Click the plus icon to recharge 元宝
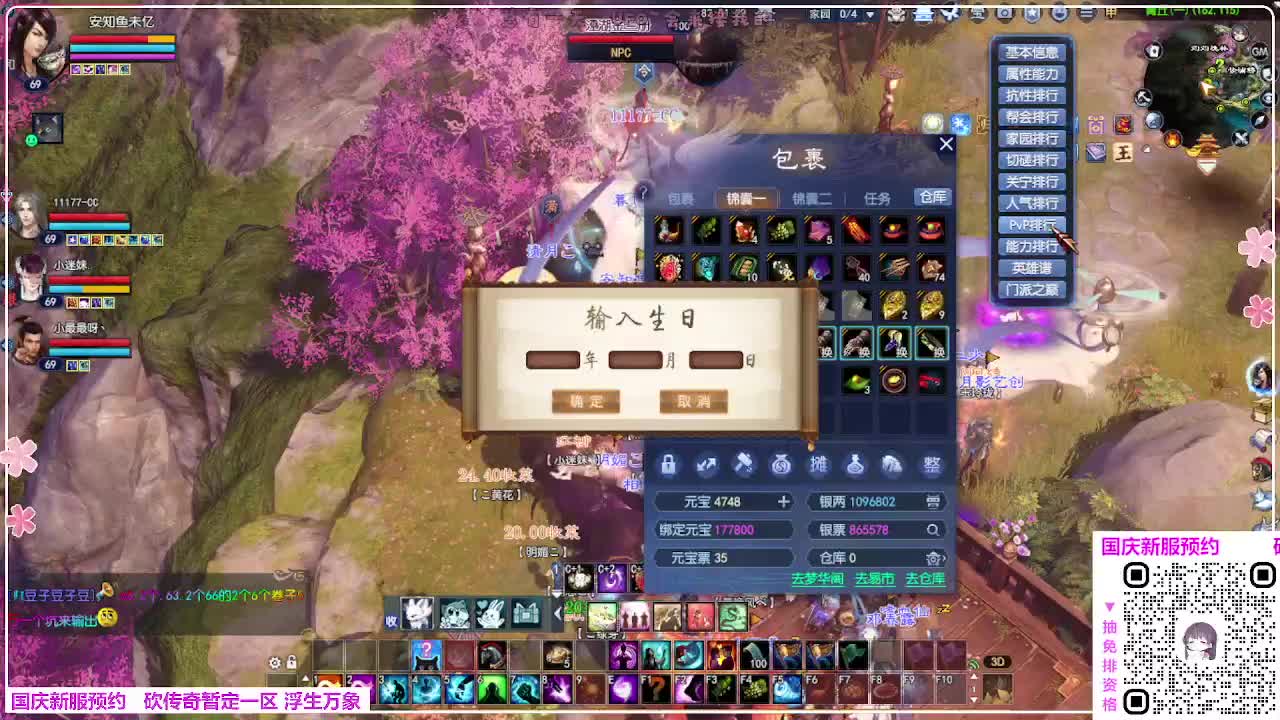The image size is (1280, 720). pos(785,501)
